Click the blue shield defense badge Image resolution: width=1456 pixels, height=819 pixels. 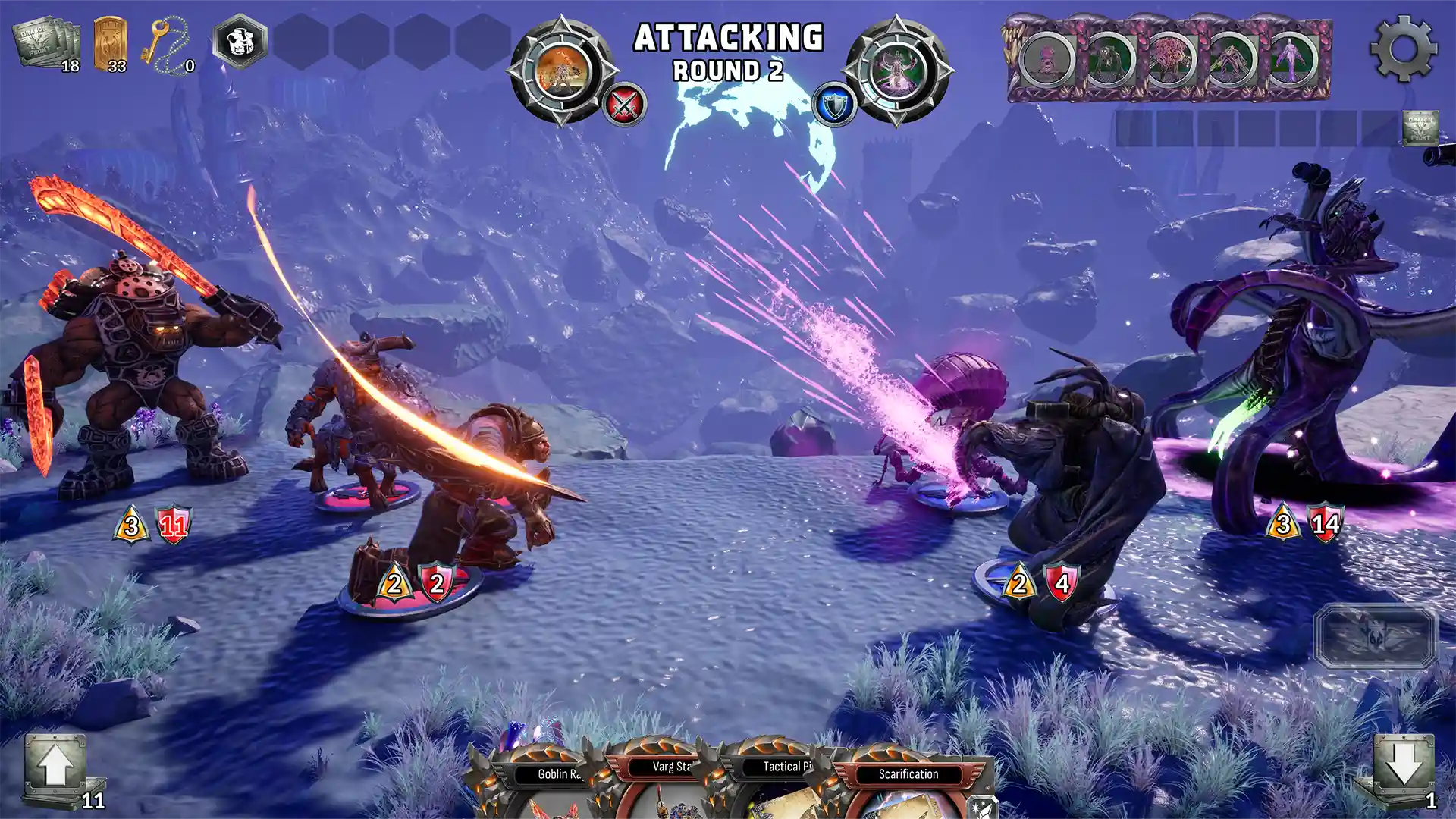click(x=834, y=105)
